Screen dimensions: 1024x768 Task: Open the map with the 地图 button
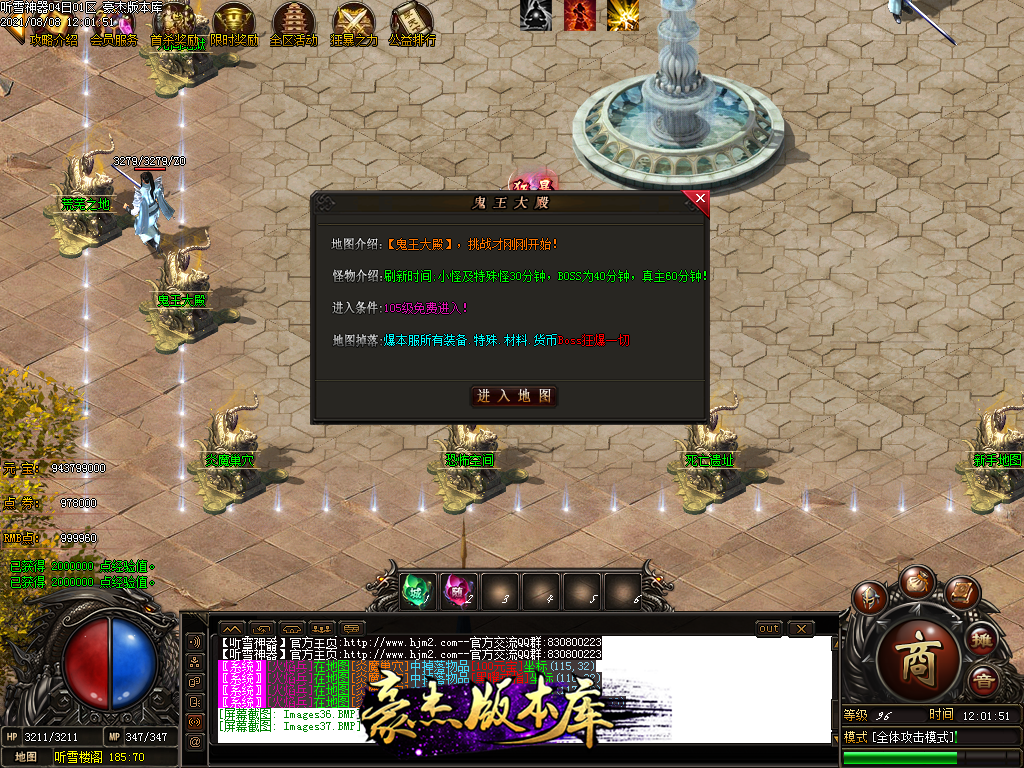(x=26, y=757)
